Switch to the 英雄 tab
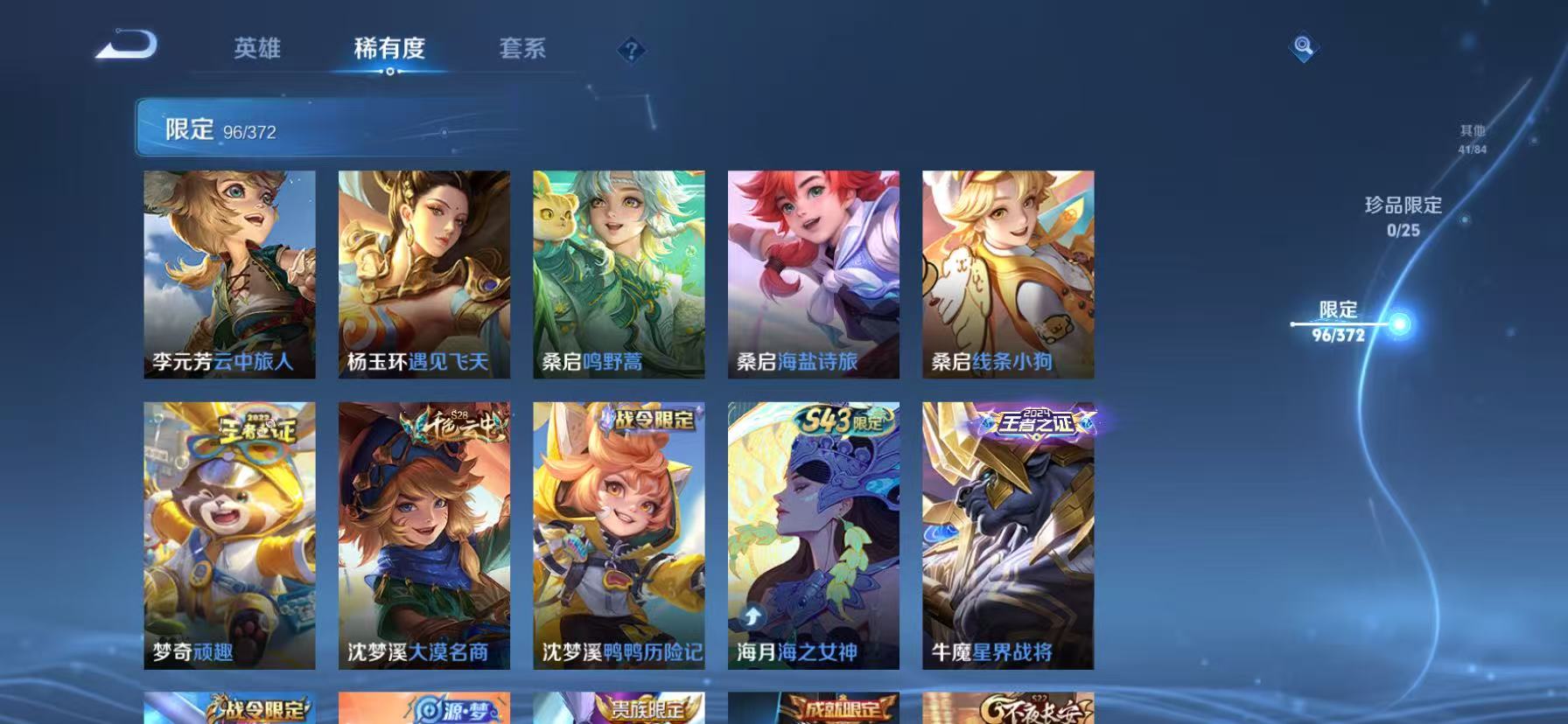 [257, 49]
